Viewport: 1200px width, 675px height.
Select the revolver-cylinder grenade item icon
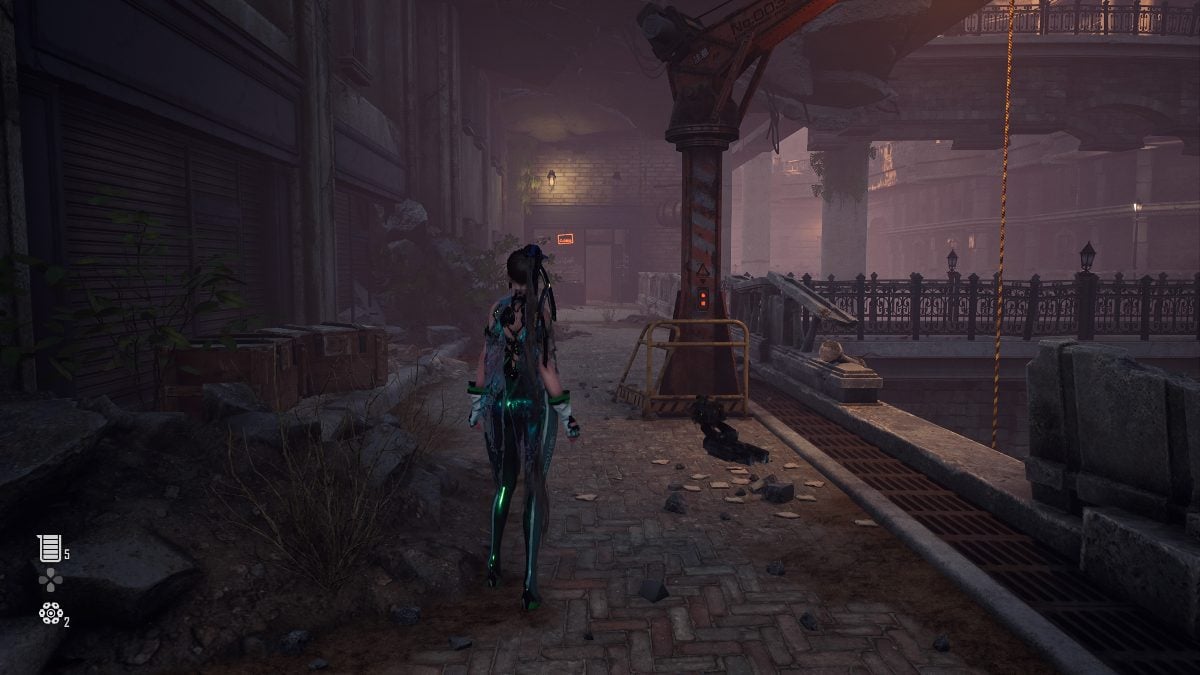click(x=49, y=613)
